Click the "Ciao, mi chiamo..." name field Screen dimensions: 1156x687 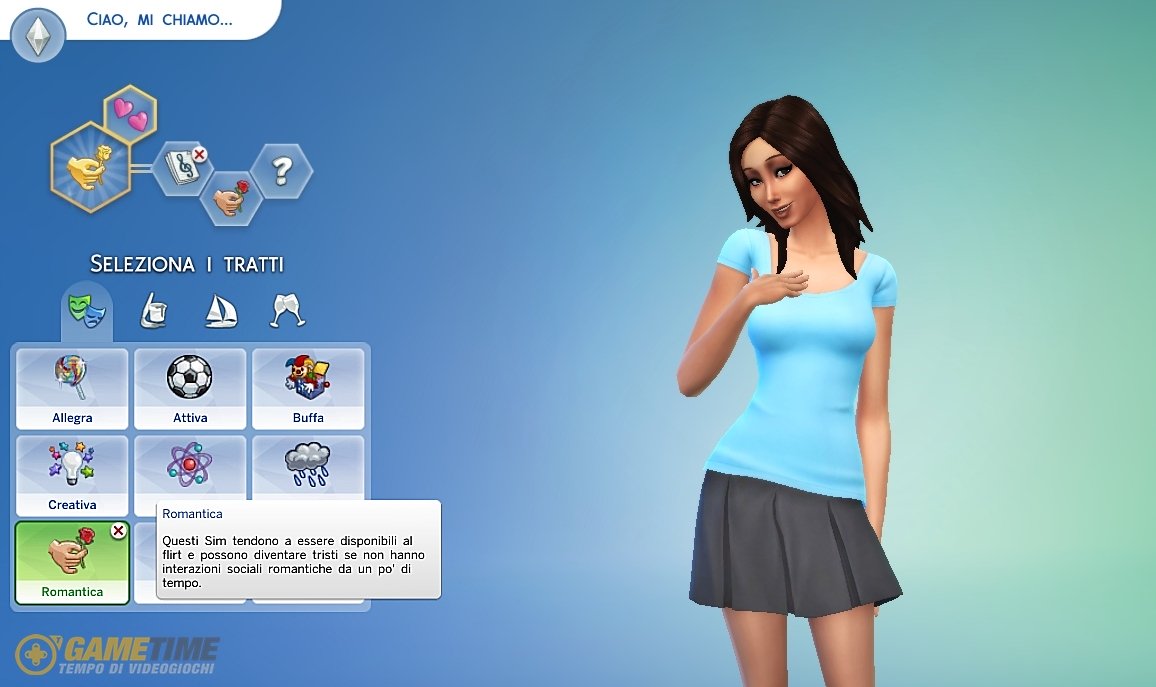[160, 20]
